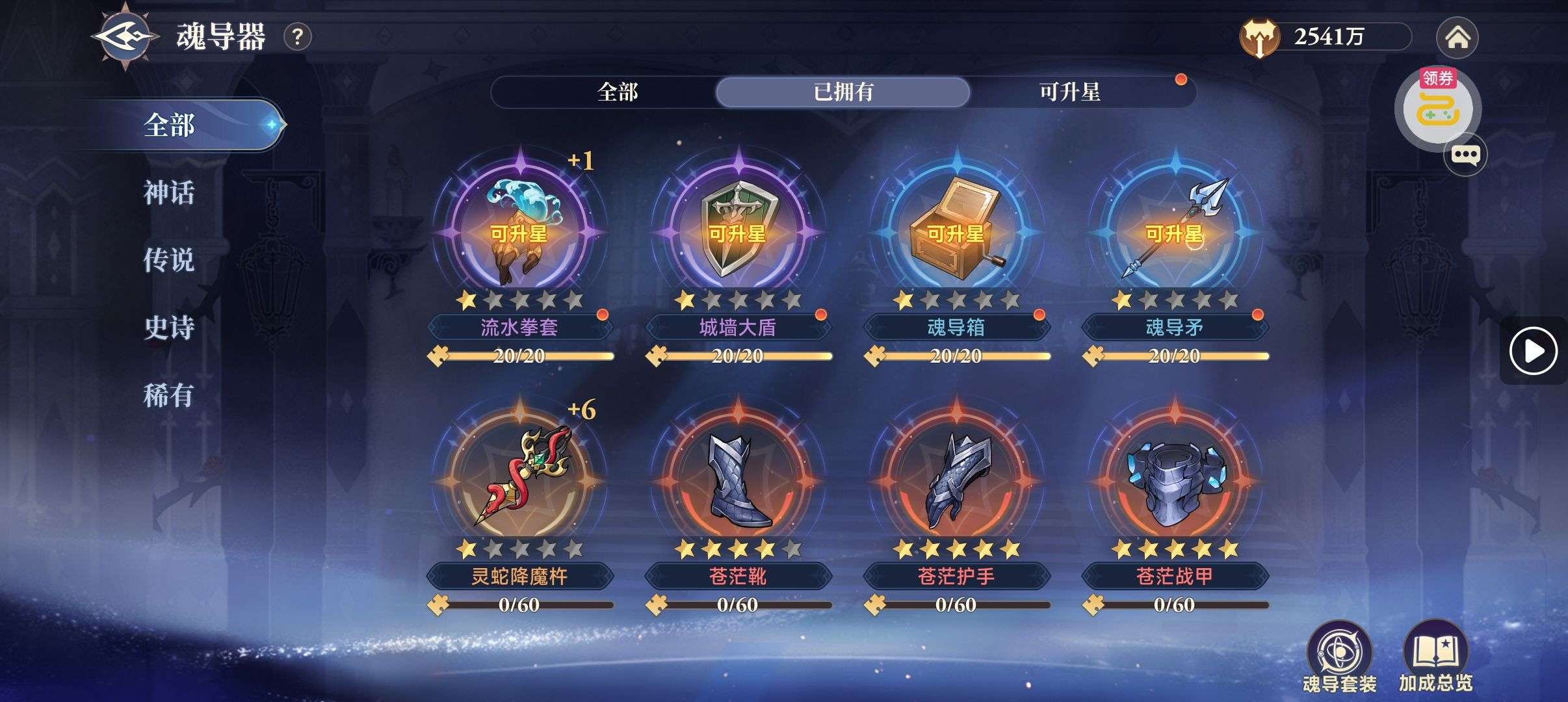This screenshot has width=1568, height=702.
Task: Filter by 神话 rarity
Action: [169, 193]
